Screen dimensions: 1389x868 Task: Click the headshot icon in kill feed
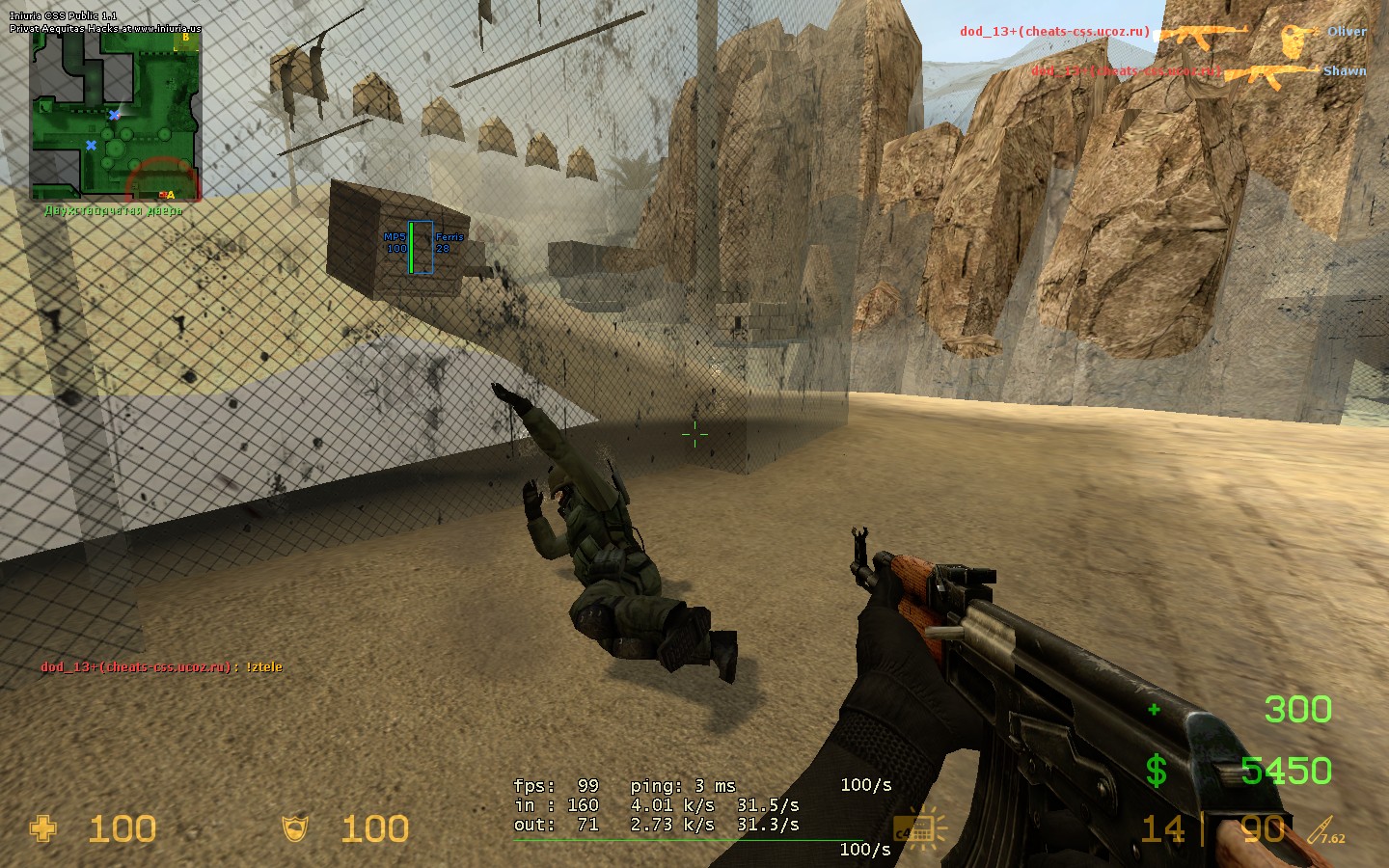[1298, 39]
